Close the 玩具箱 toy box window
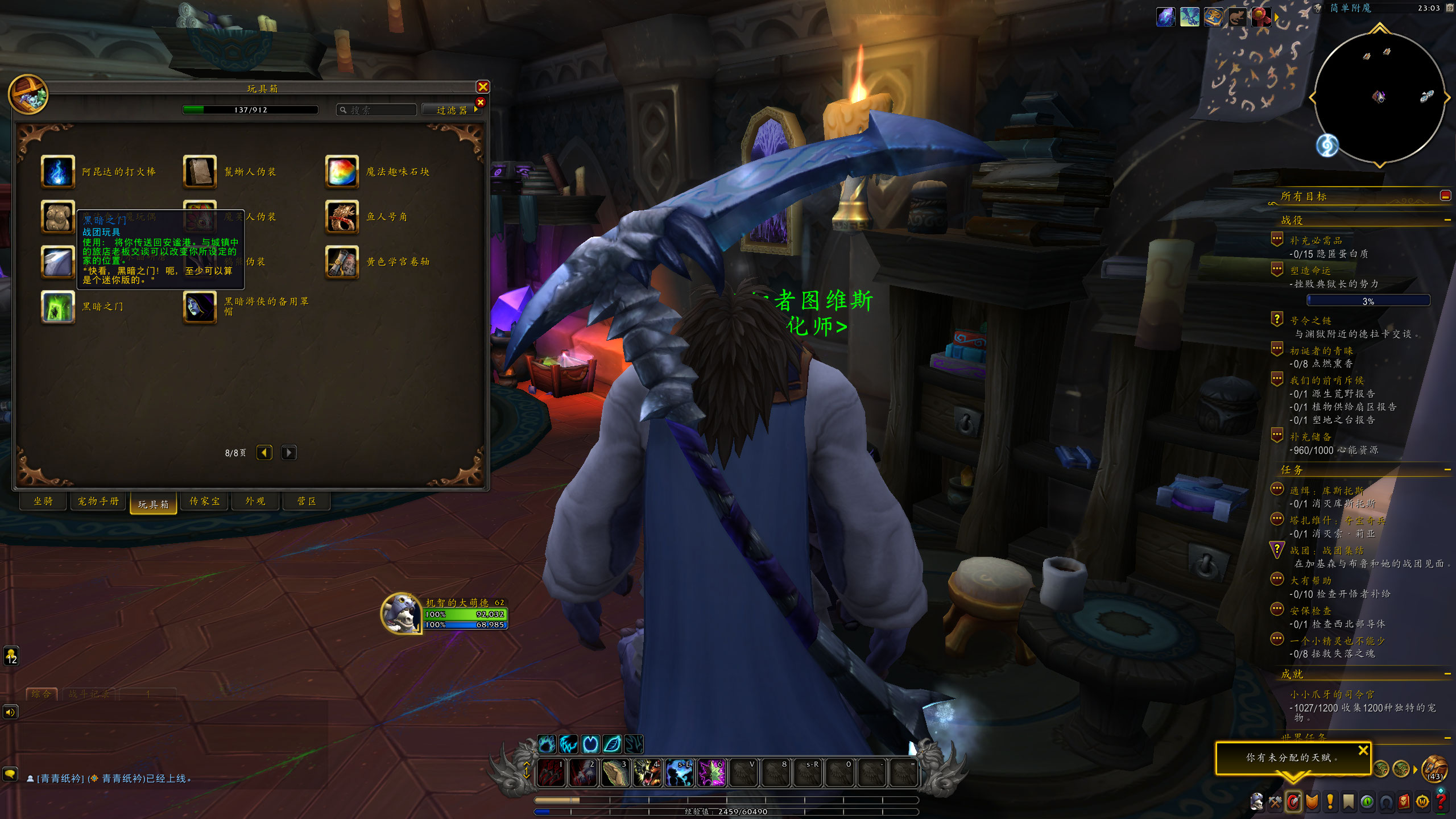Viewport: 1456px width, 819px height. pos(483,87)
